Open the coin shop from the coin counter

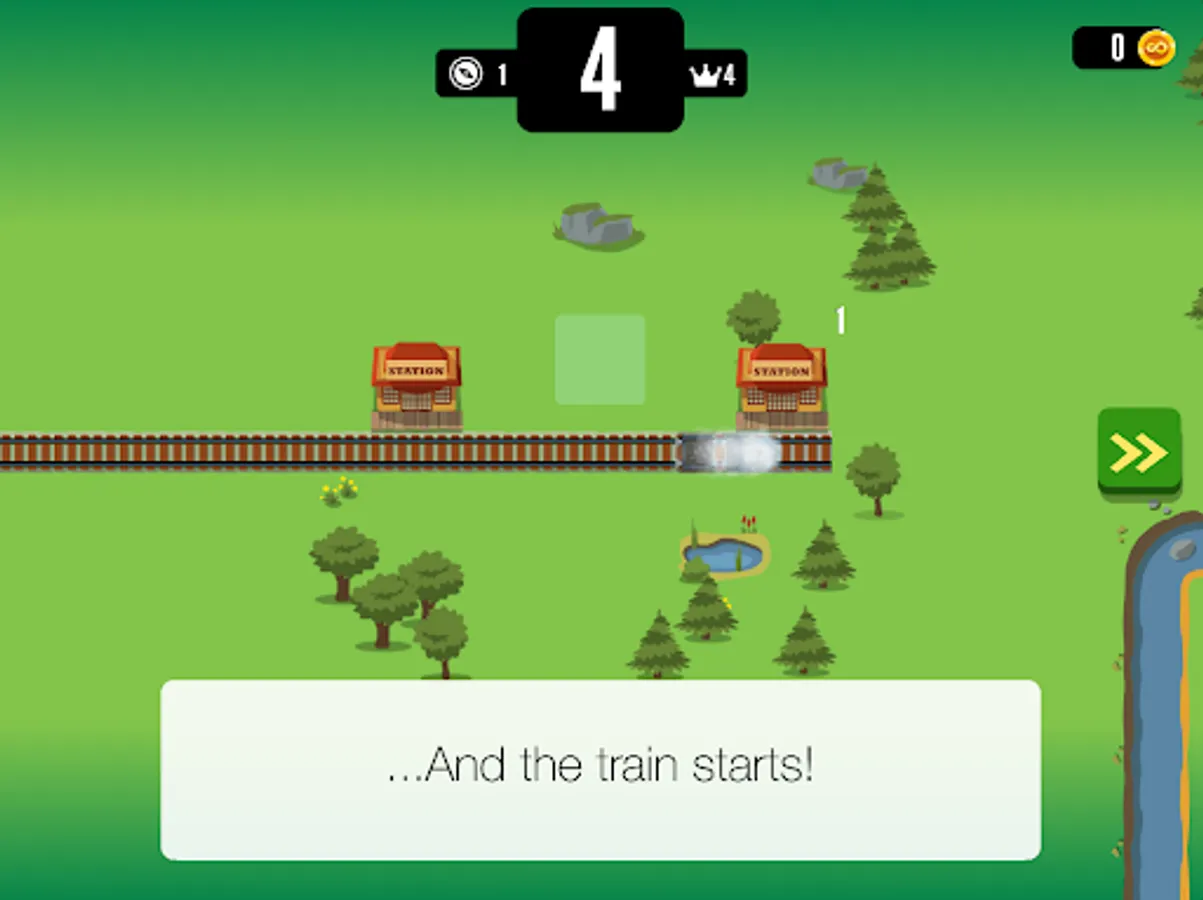pos(1125,47)
